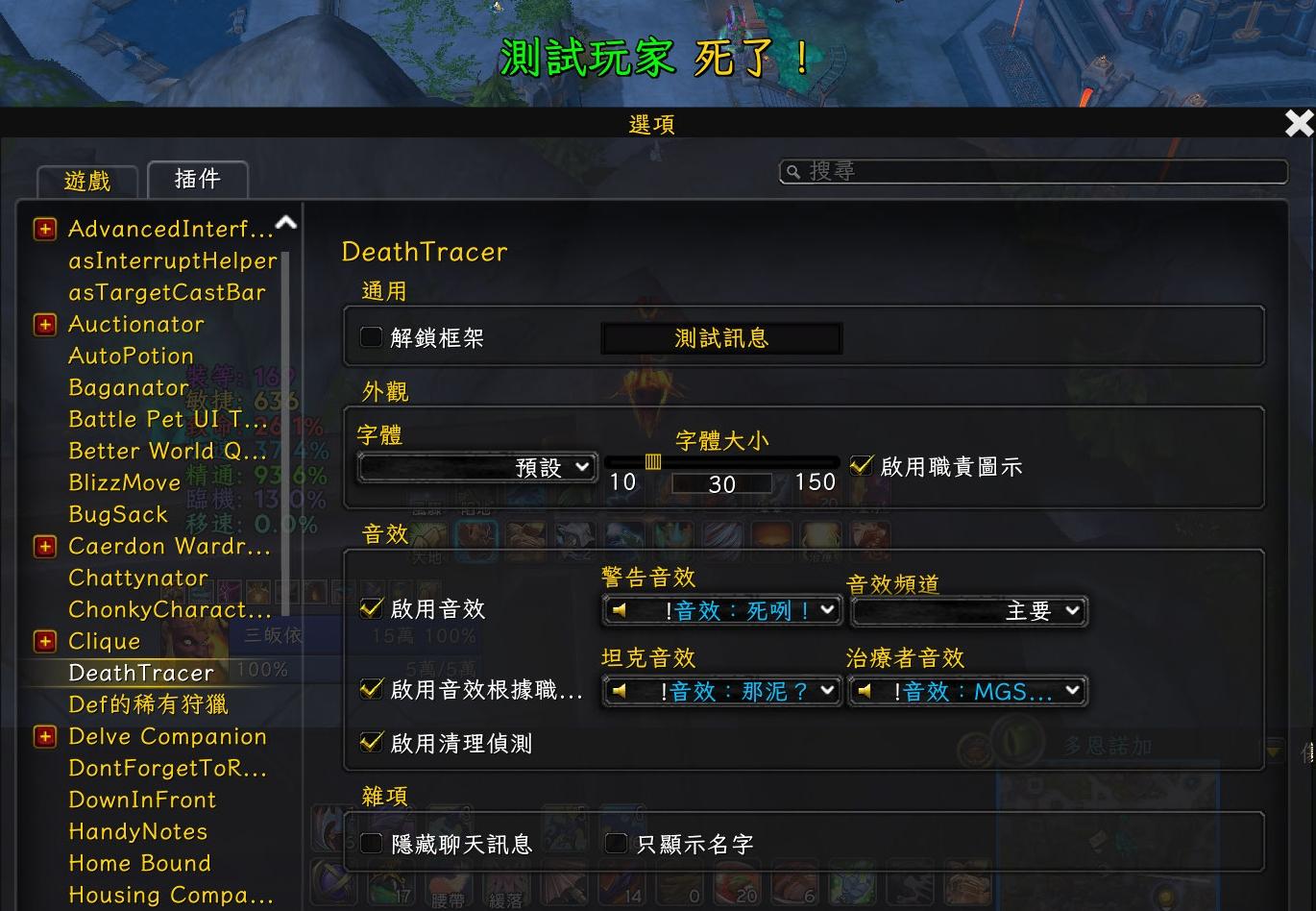Image resolution: width=1316 pixels, height=911 pixels.
Task: Expand the Auctionator addon entry
Action: tap(45, 325)
